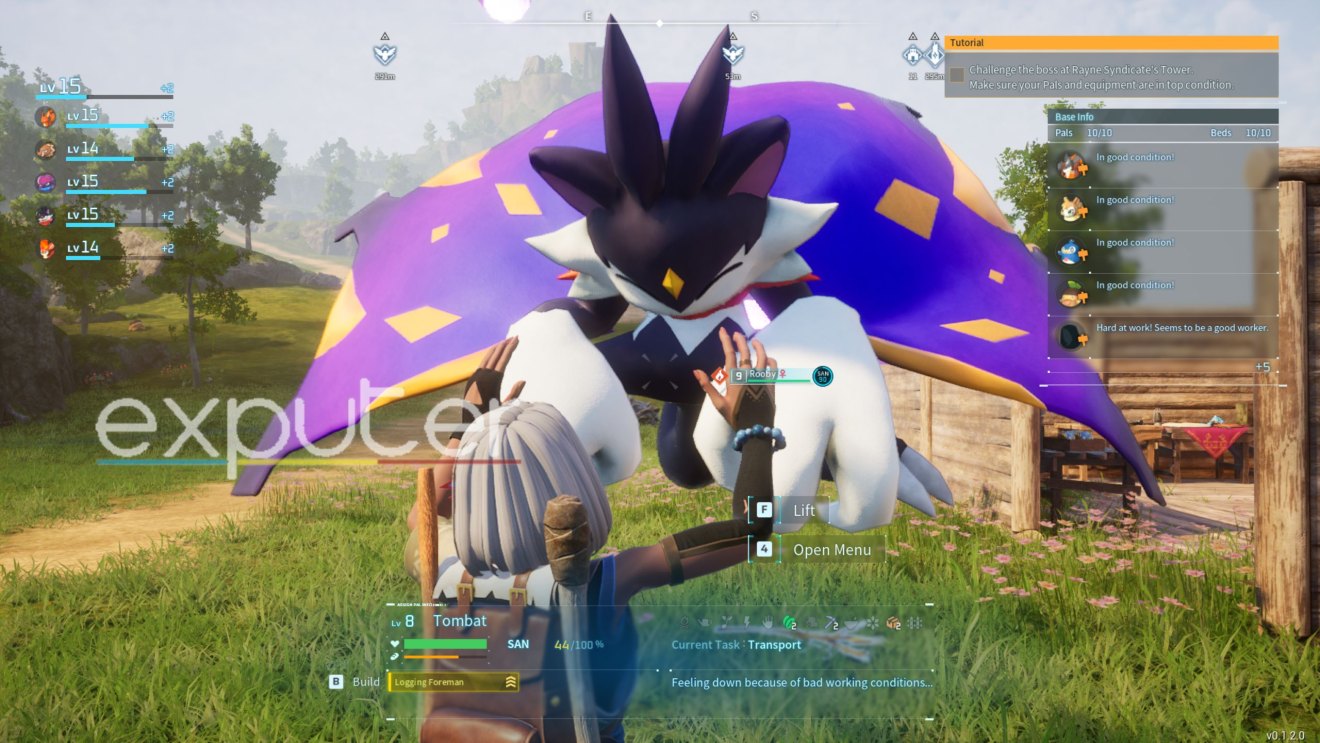Select the penguin pal in Base Info

(1071, 251)
